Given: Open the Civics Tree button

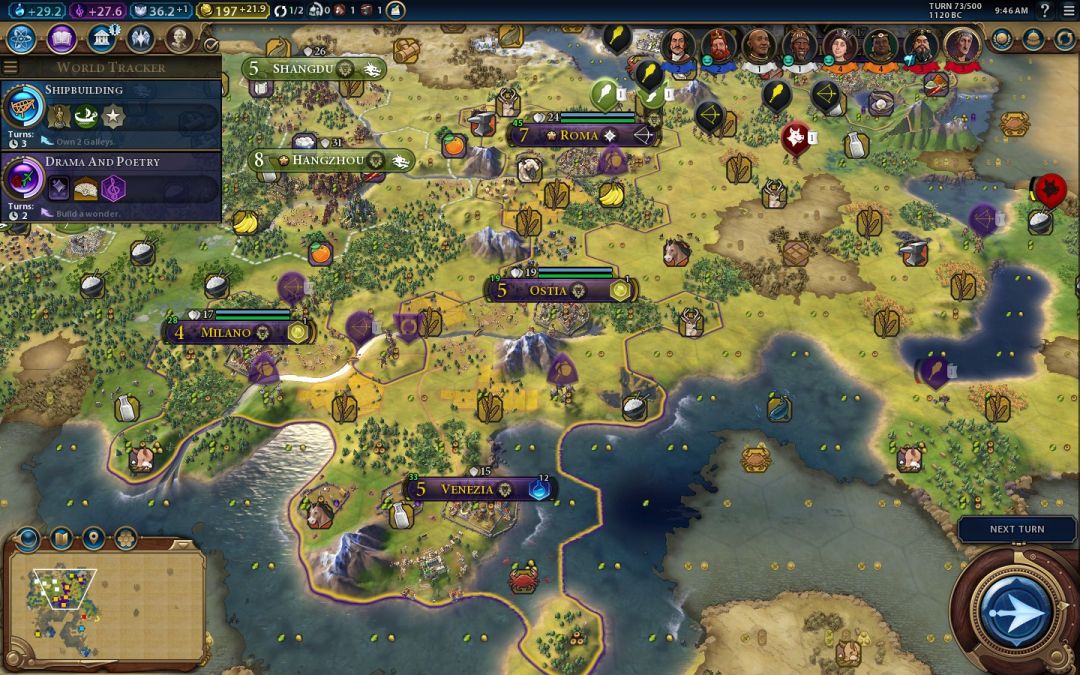Looking at the screenshot, I should coord(61,39).
